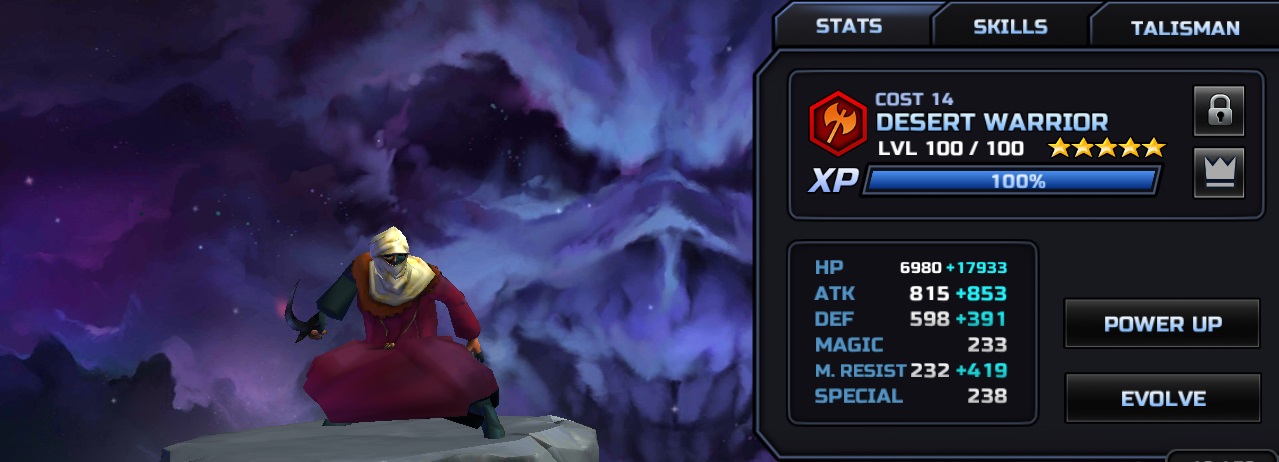Click the red axe class emblem
Screen dimensions: 1279x462
tap(838, 121)
